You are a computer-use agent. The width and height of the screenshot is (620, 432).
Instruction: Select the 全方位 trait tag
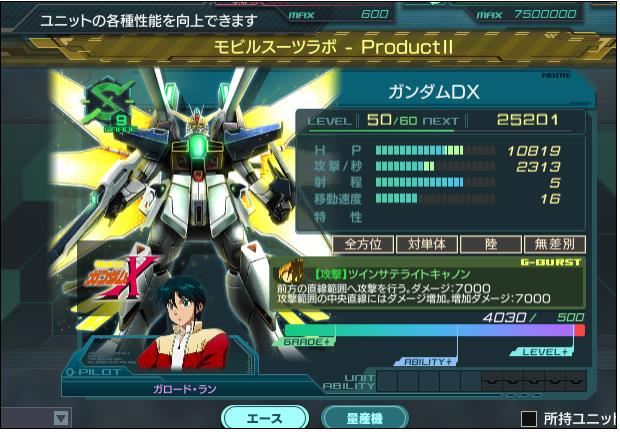tap(364, 243)
